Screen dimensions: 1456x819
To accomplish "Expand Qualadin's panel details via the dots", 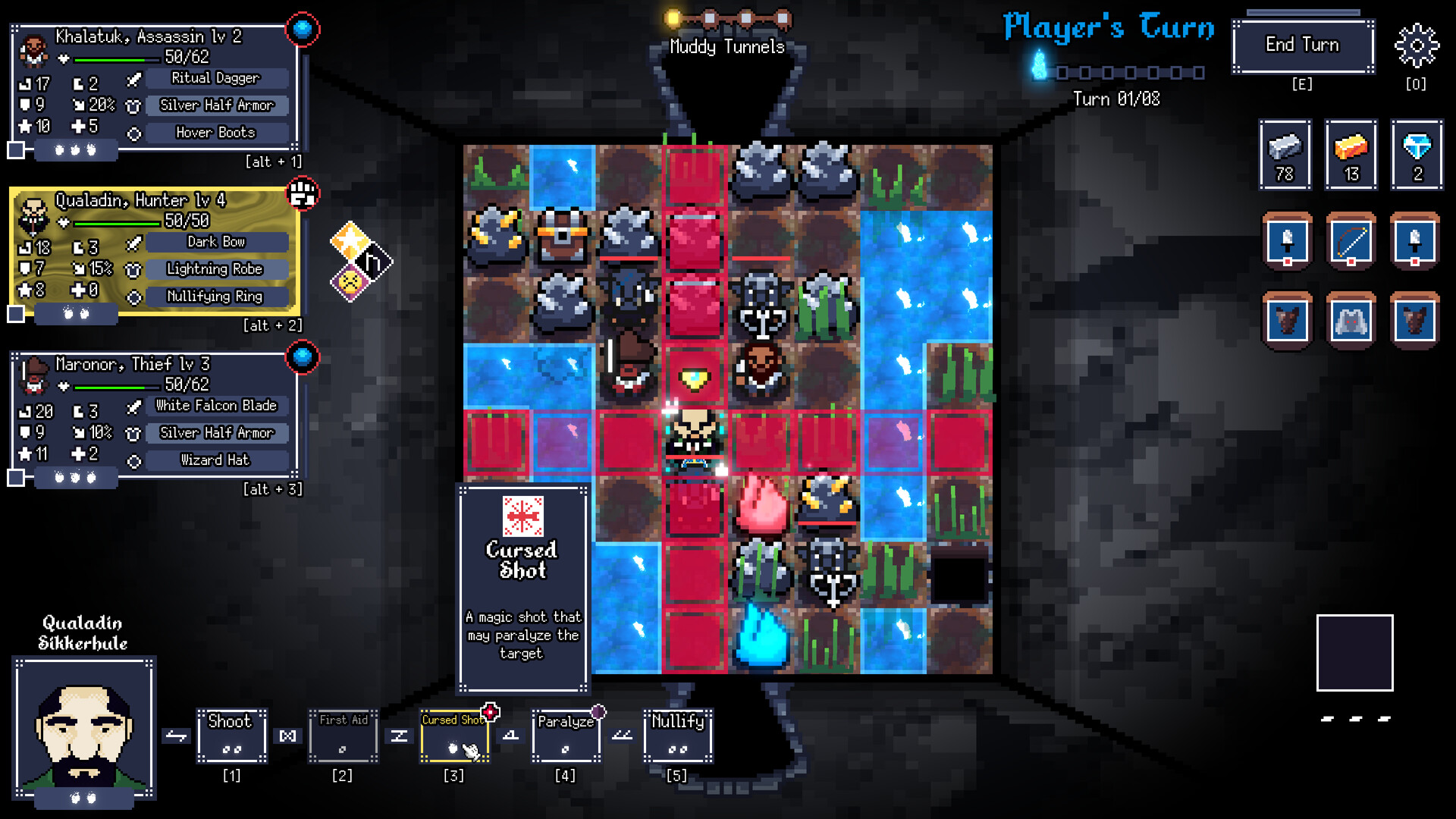I will pyautogui.click(x=75, y=315).
